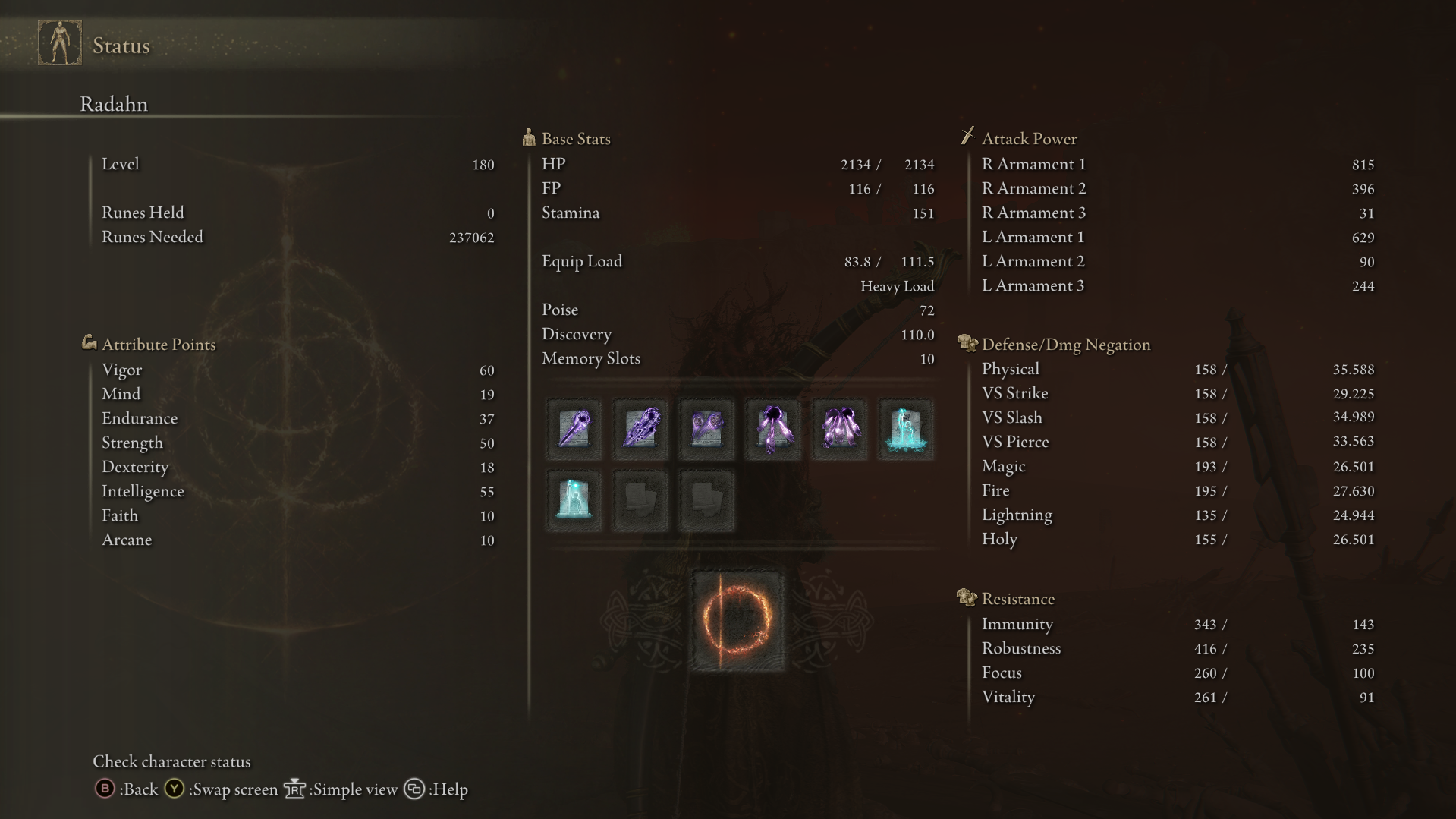Image resolution: width=1456 pixels, height=819 pixels.
Task: Highlight the R Armament 1 attack power row
Action: [x=1177, y=164]
